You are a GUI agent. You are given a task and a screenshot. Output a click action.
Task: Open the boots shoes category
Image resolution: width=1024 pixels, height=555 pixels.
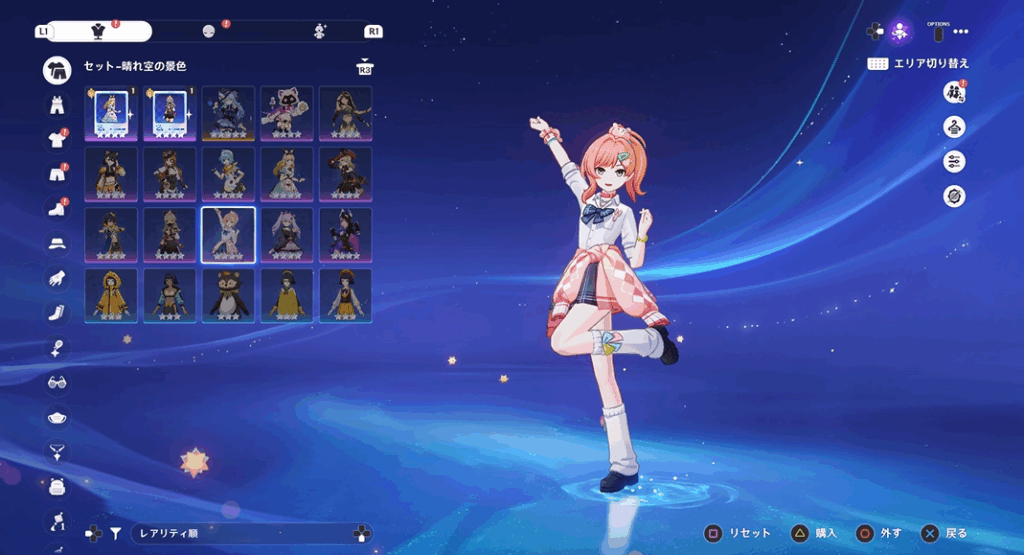tap(57, 209)
